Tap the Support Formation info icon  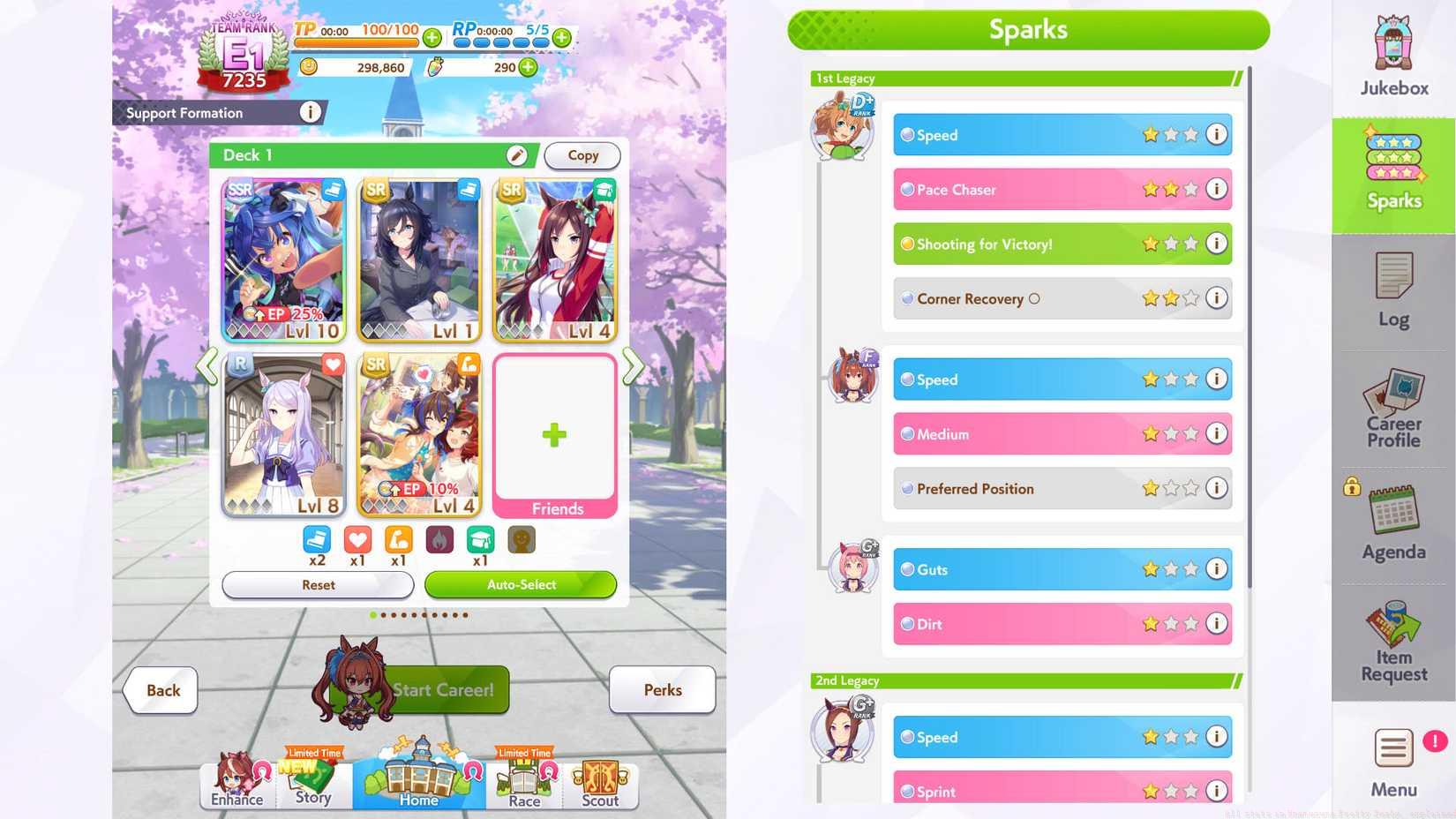(310, 112)
